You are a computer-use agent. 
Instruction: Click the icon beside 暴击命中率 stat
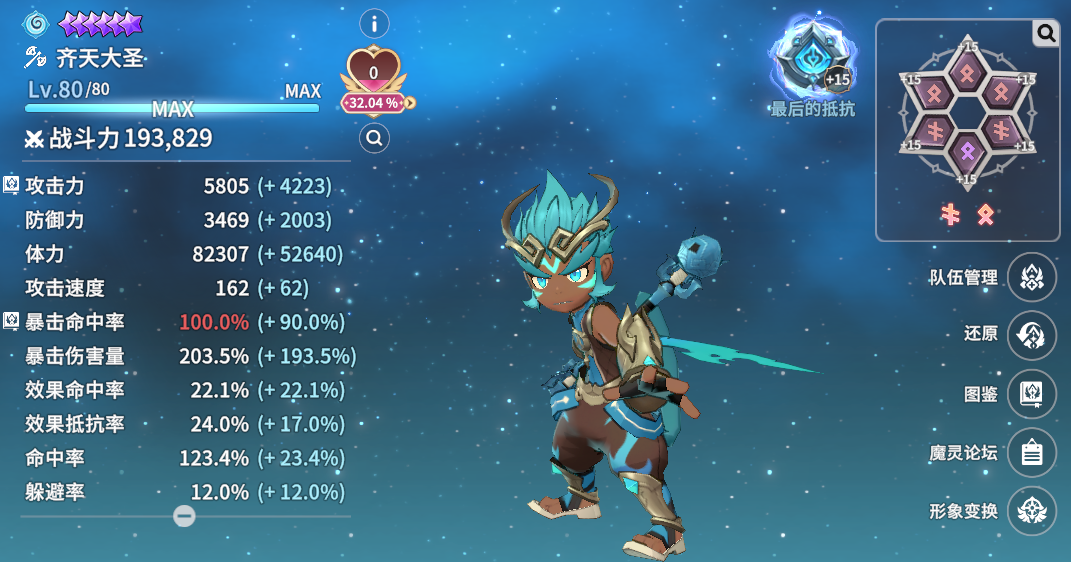point(11,321)
